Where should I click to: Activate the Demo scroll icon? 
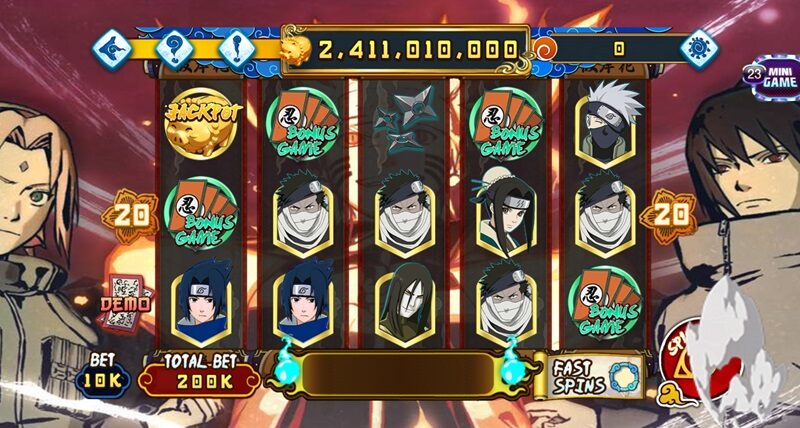click(x=125, y=298)
